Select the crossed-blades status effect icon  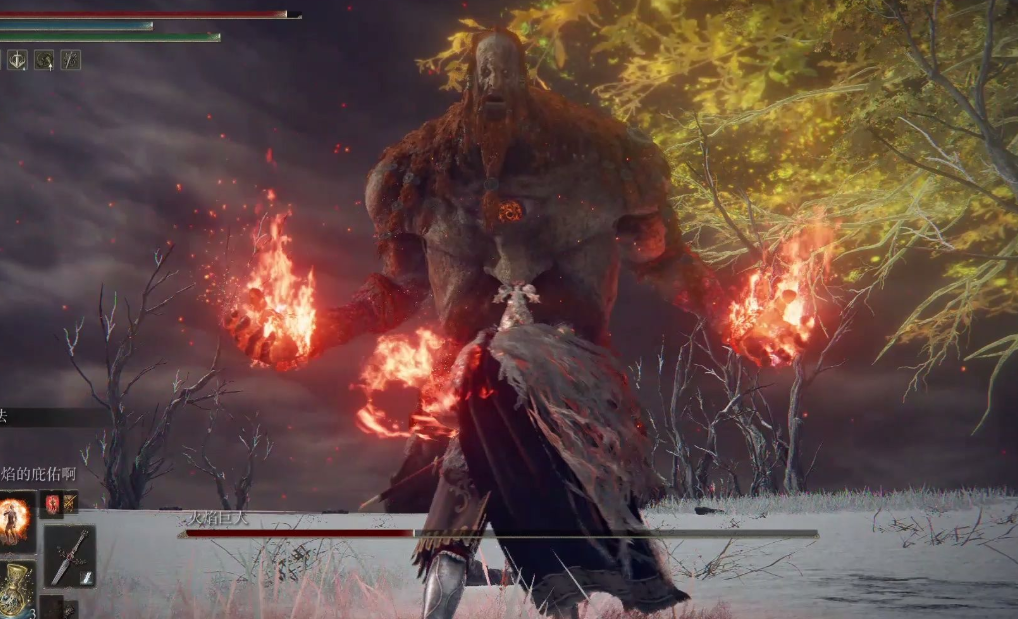coord(70,60)
